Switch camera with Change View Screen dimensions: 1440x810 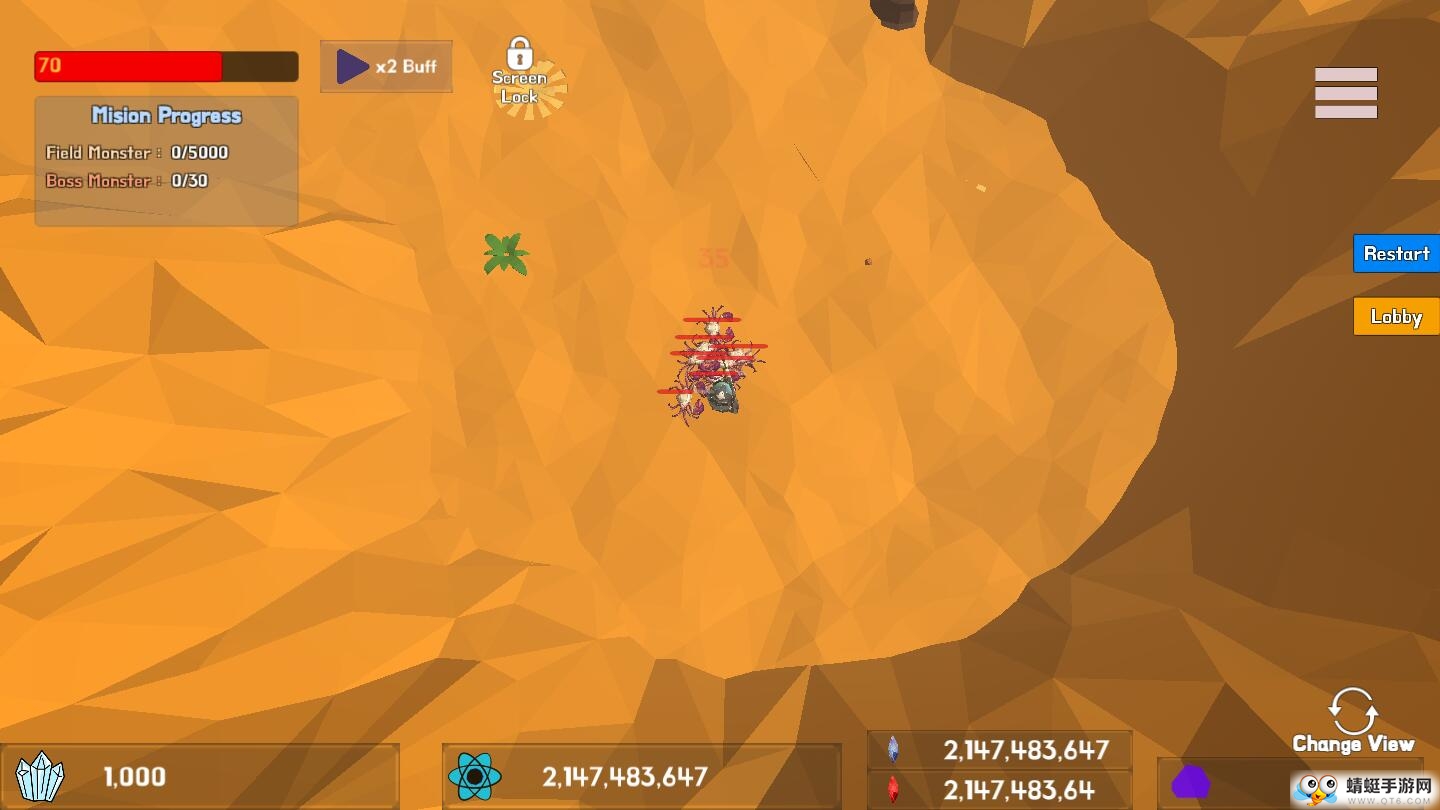[x=1352, y=721]
